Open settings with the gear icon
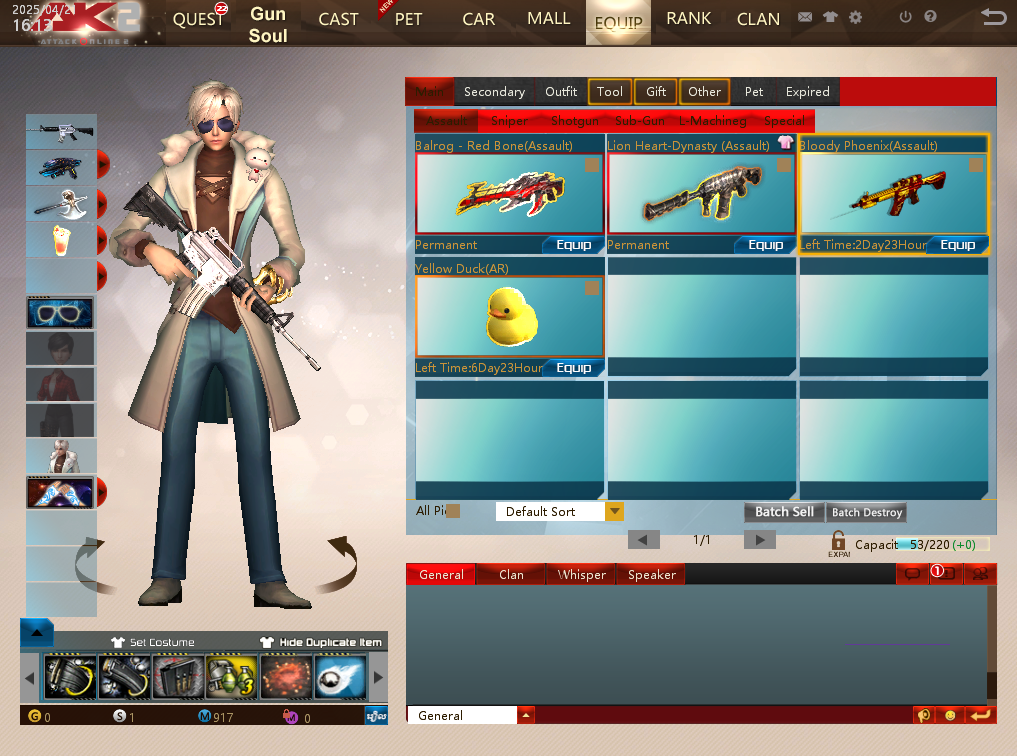This screenshot has width=1017, height=756. tap(855, 17)
